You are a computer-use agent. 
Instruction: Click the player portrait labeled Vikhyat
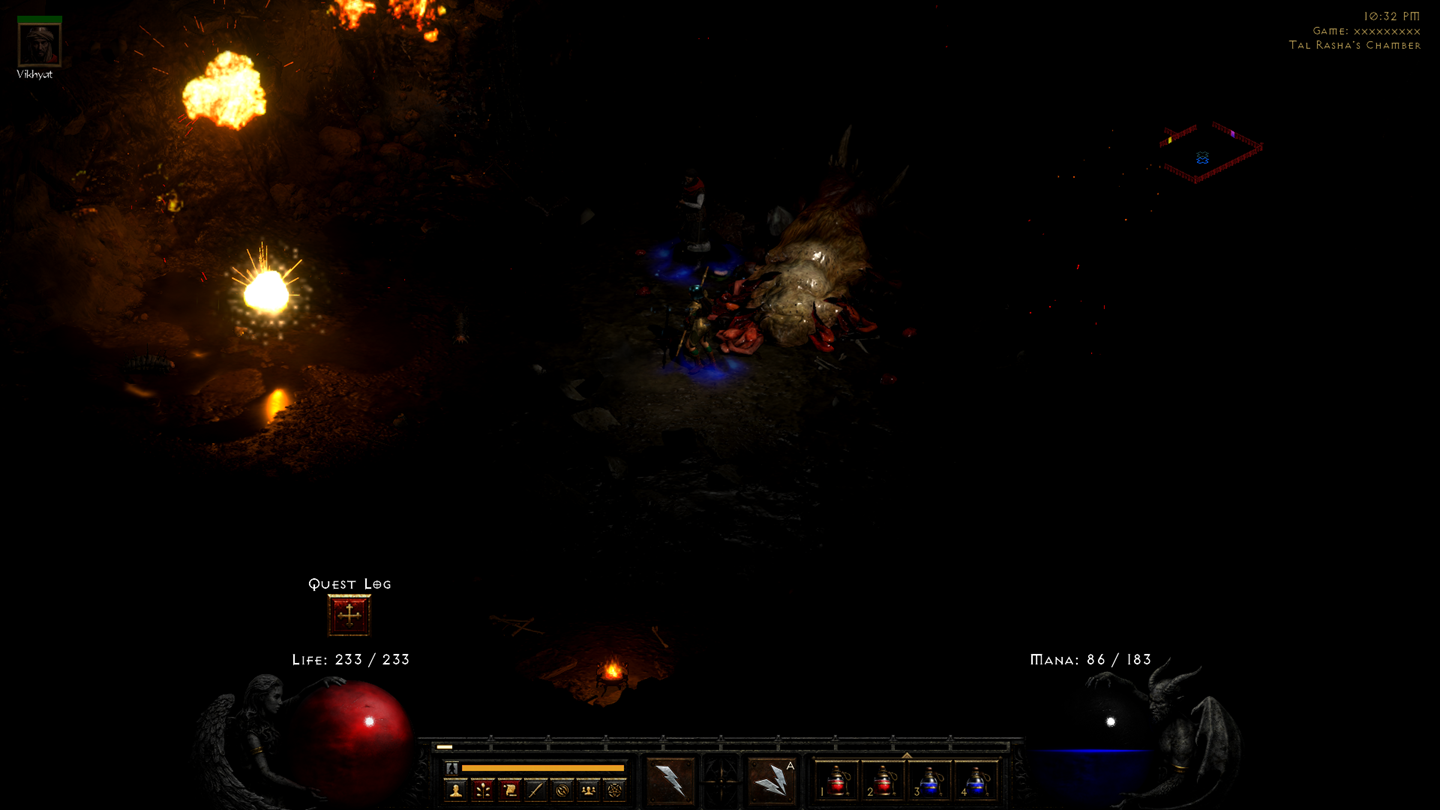tap(37, 42)
